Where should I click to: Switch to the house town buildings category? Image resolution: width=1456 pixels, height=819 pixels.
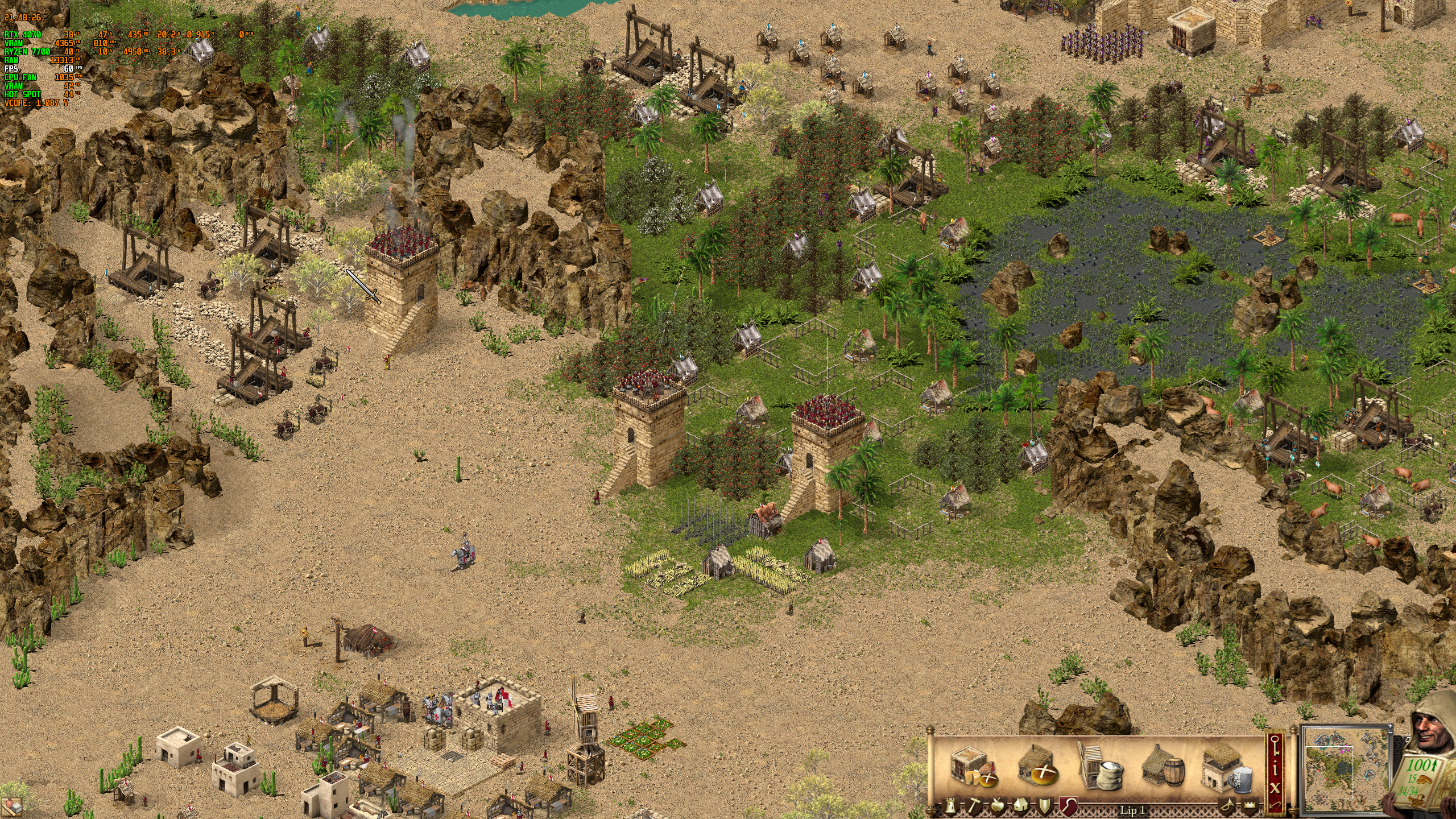click(x=1020, y=806)
